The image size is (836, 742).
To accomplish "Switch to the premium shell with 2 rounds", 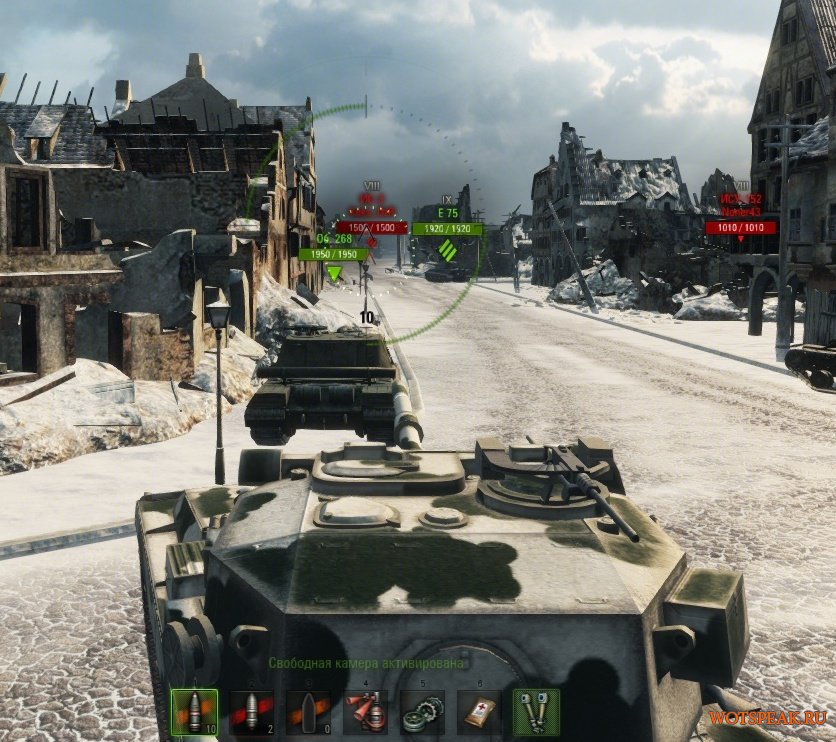I will tap(251, 711).
